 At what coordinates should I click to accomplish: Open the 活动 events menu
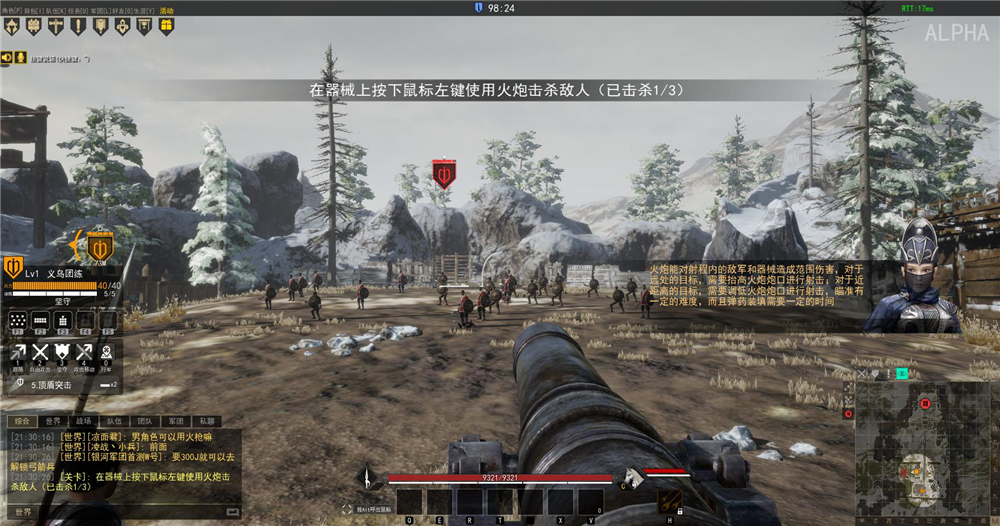click(166, 10)
